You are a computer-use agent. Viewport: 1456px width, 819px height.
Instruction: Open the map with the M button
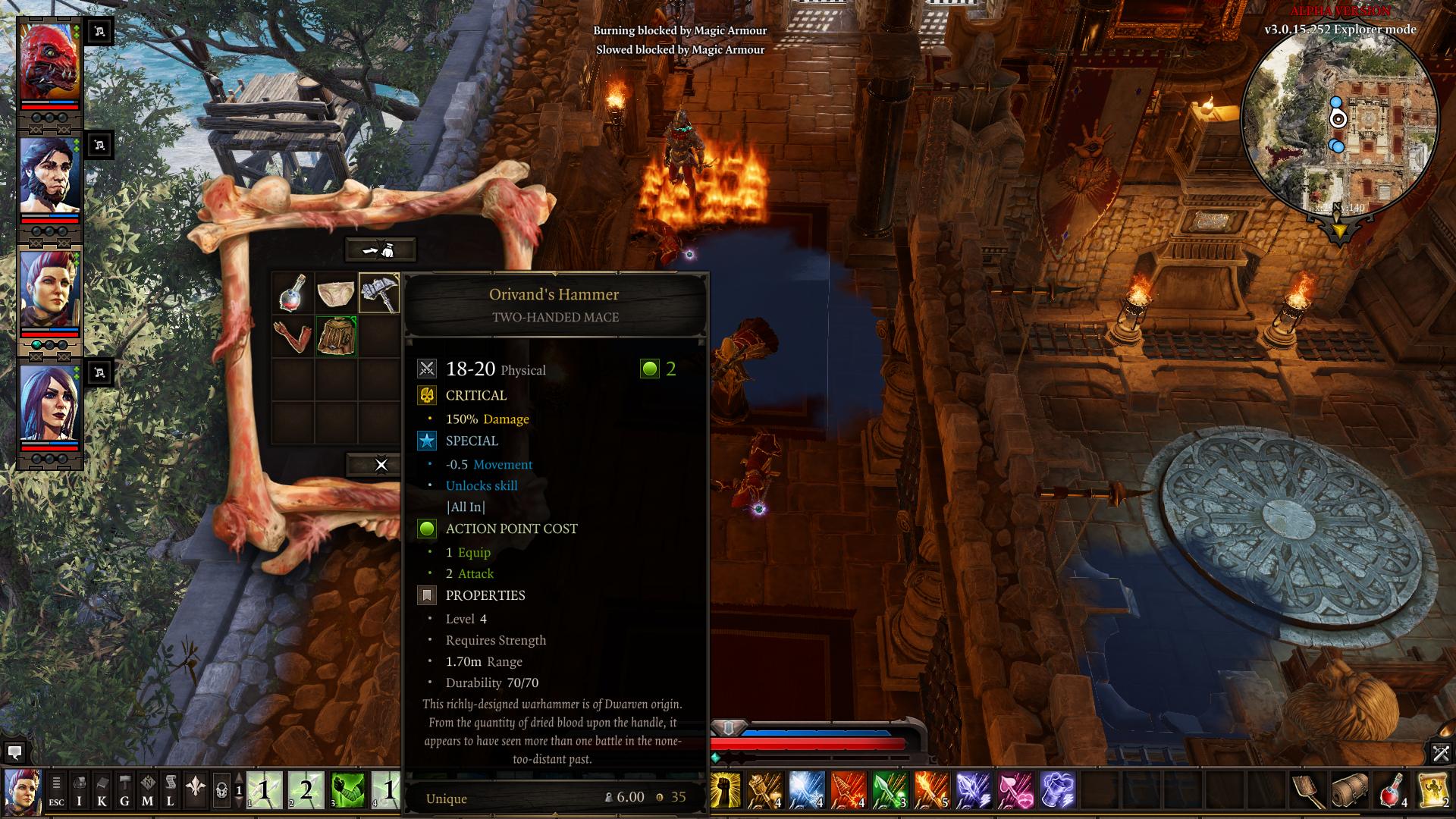click(147, 790)
